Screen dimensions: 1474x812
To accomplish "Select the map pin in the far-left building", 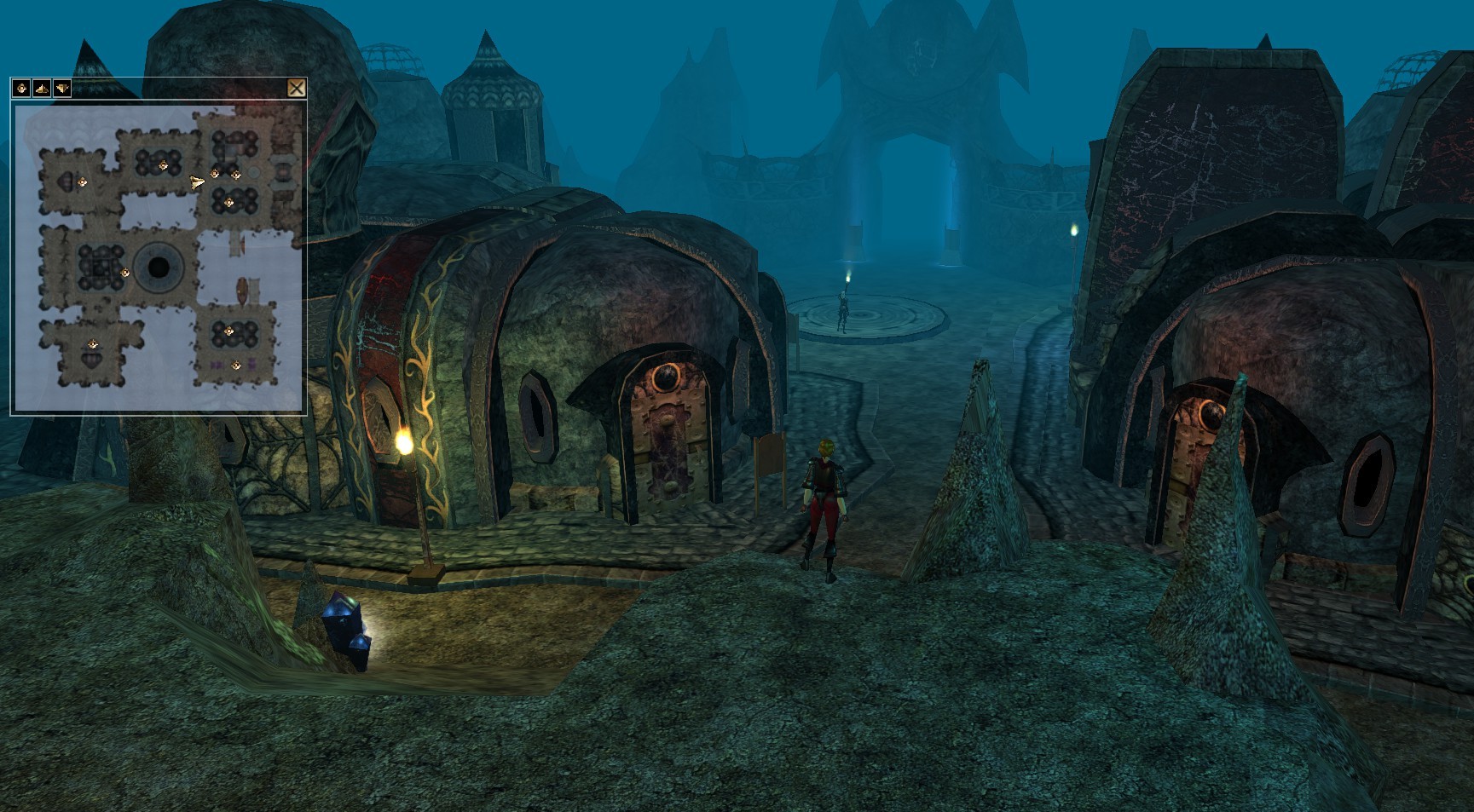I will click(82, 181).
